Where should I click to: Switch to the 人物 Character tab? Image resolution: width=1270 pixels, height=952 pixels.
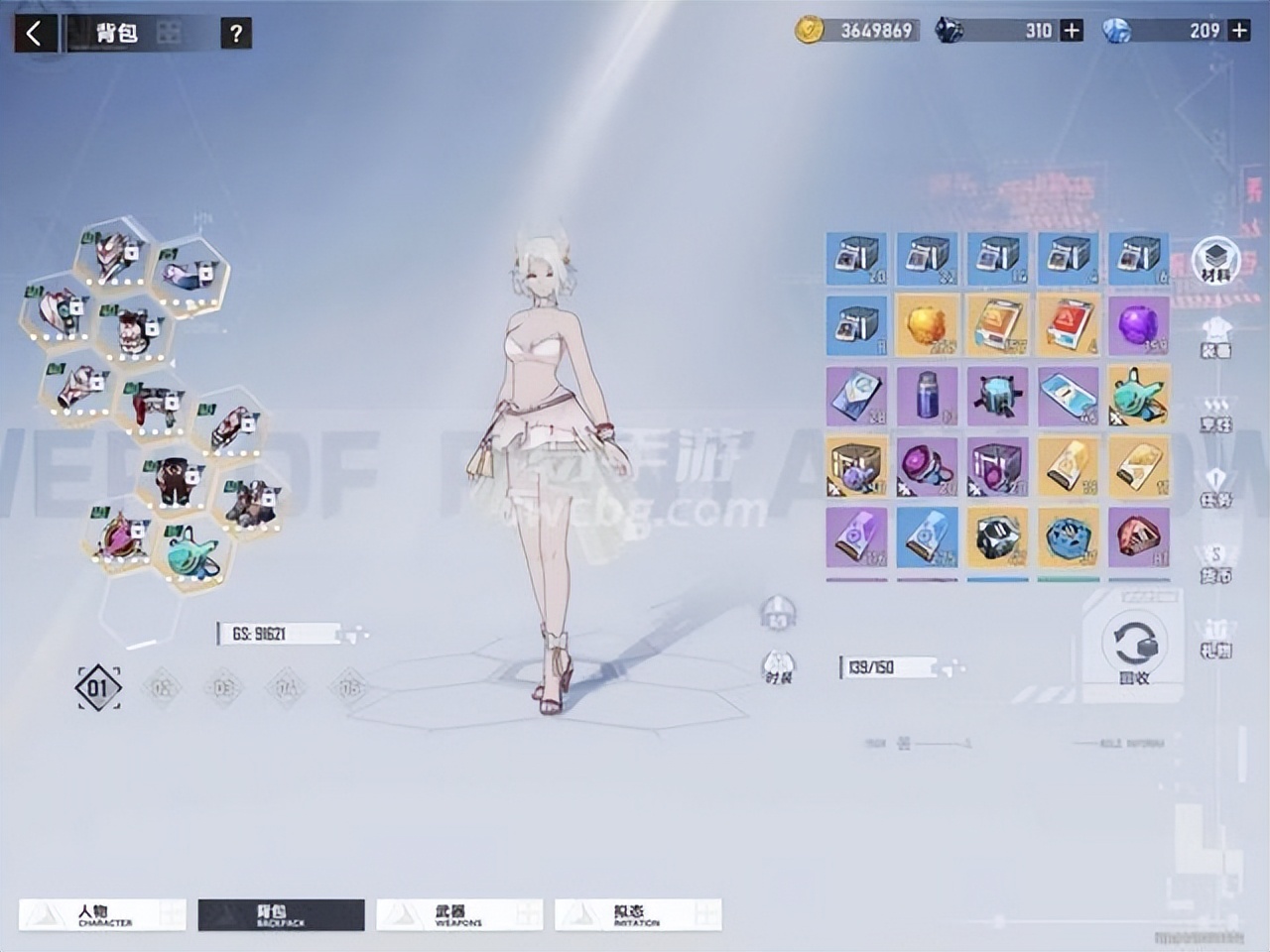(x=103, y=914)
